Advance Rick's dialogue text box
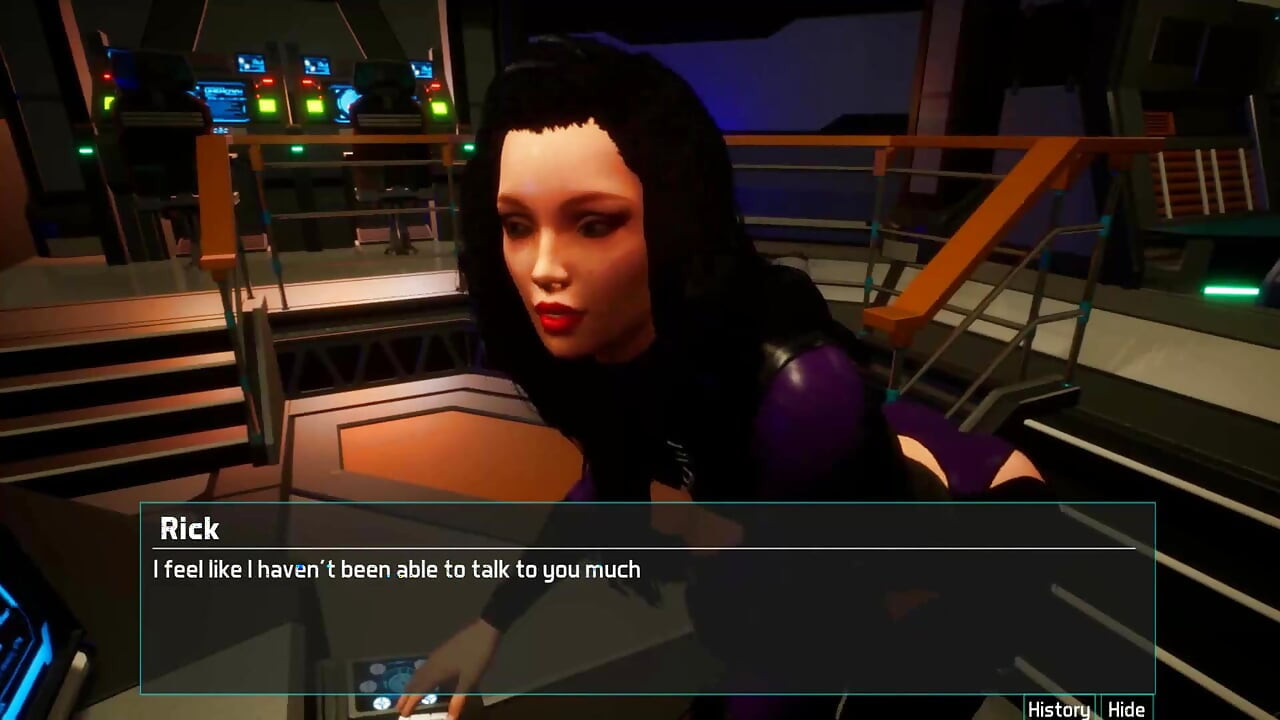Image resolution: width=1280 pixels, height=720 pixels. [647, 620]
